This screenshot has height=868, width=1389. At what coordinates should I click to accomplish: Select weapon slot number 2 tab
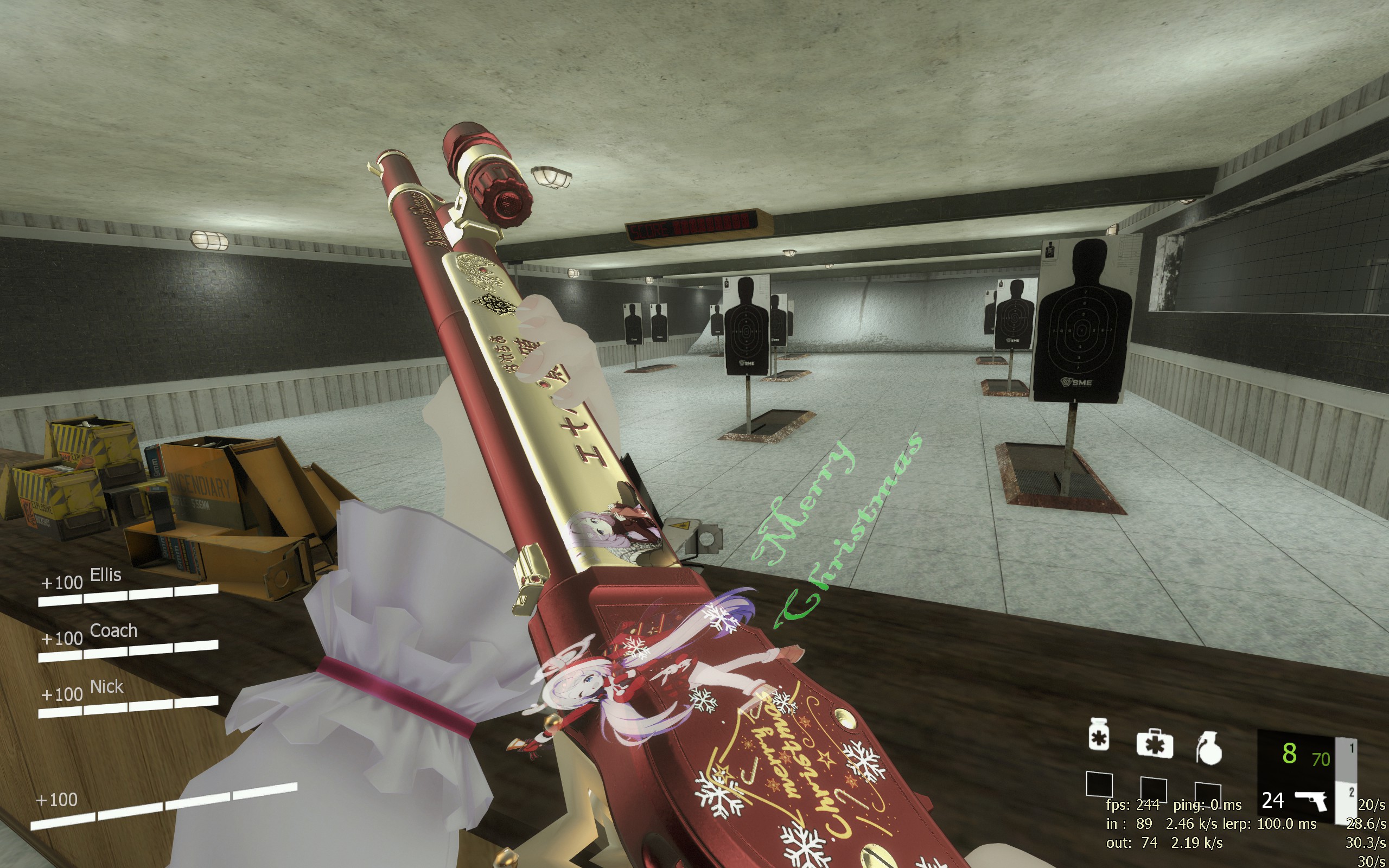click(x=1351, y=793)
